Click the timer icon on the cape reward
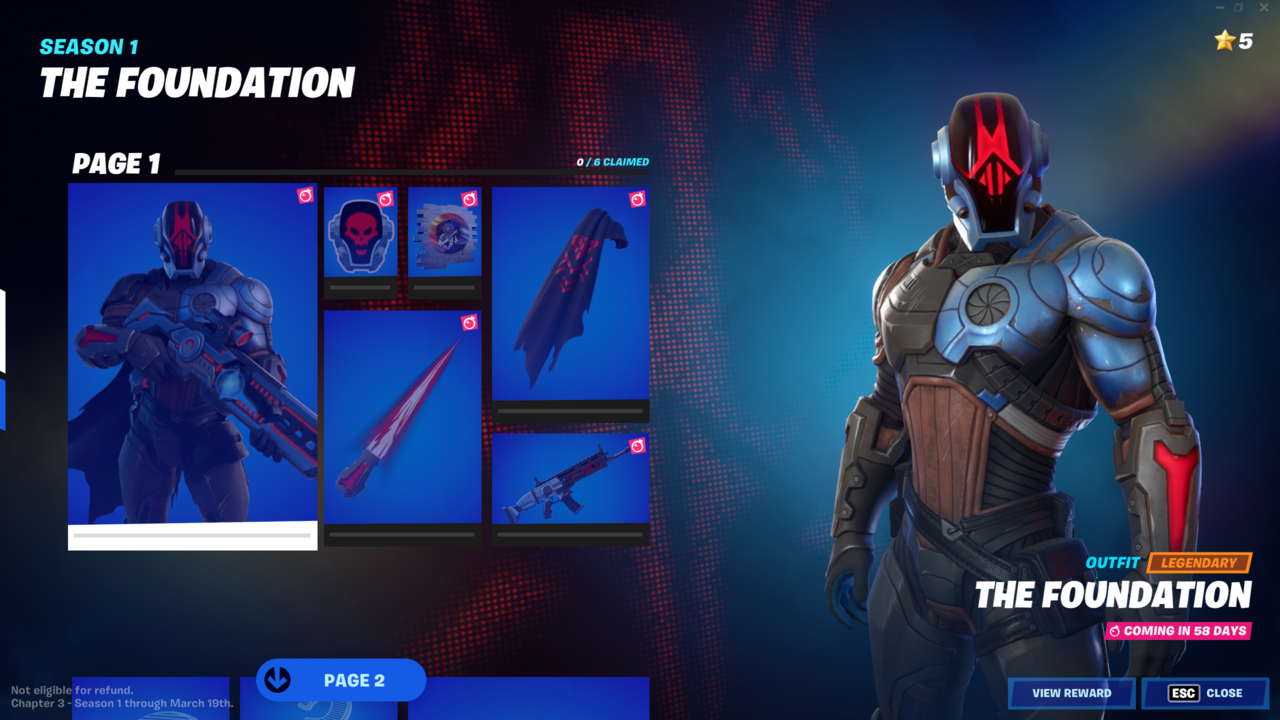 click(638, 197)
